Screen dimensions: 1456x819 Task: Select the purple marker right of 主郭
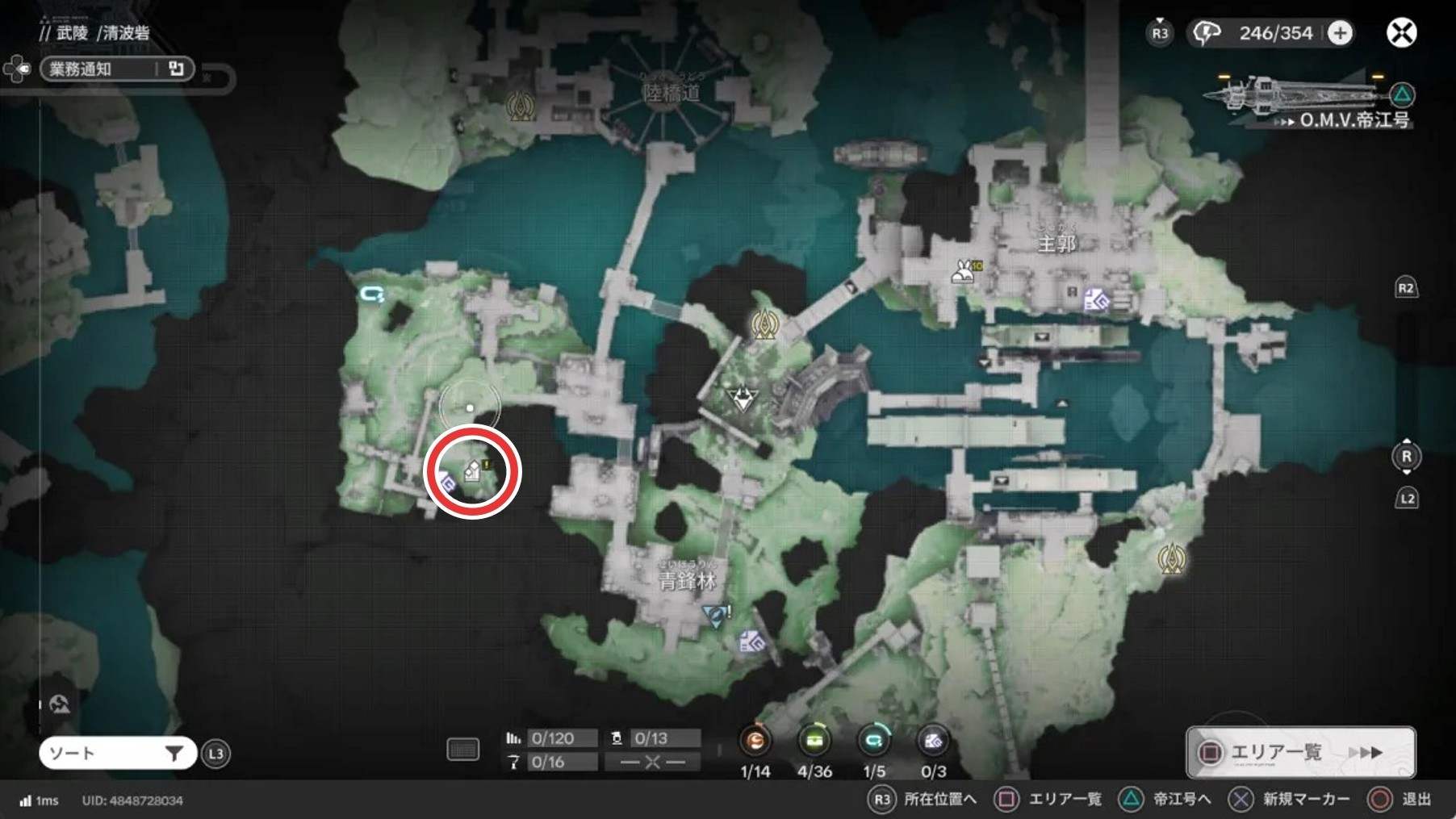click(x=1096, y=301)
